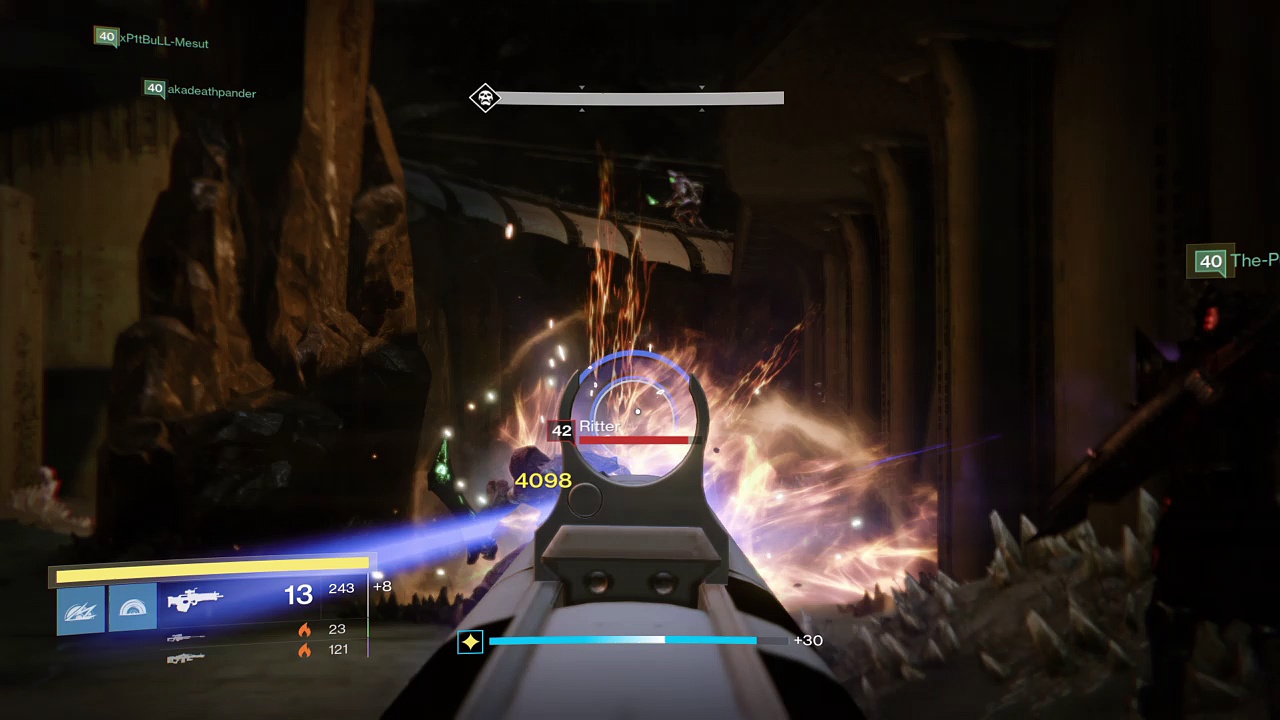Select the yellow star reputation icon
The width and height of the screenshot is (1280, 720).
coord(470,641)
